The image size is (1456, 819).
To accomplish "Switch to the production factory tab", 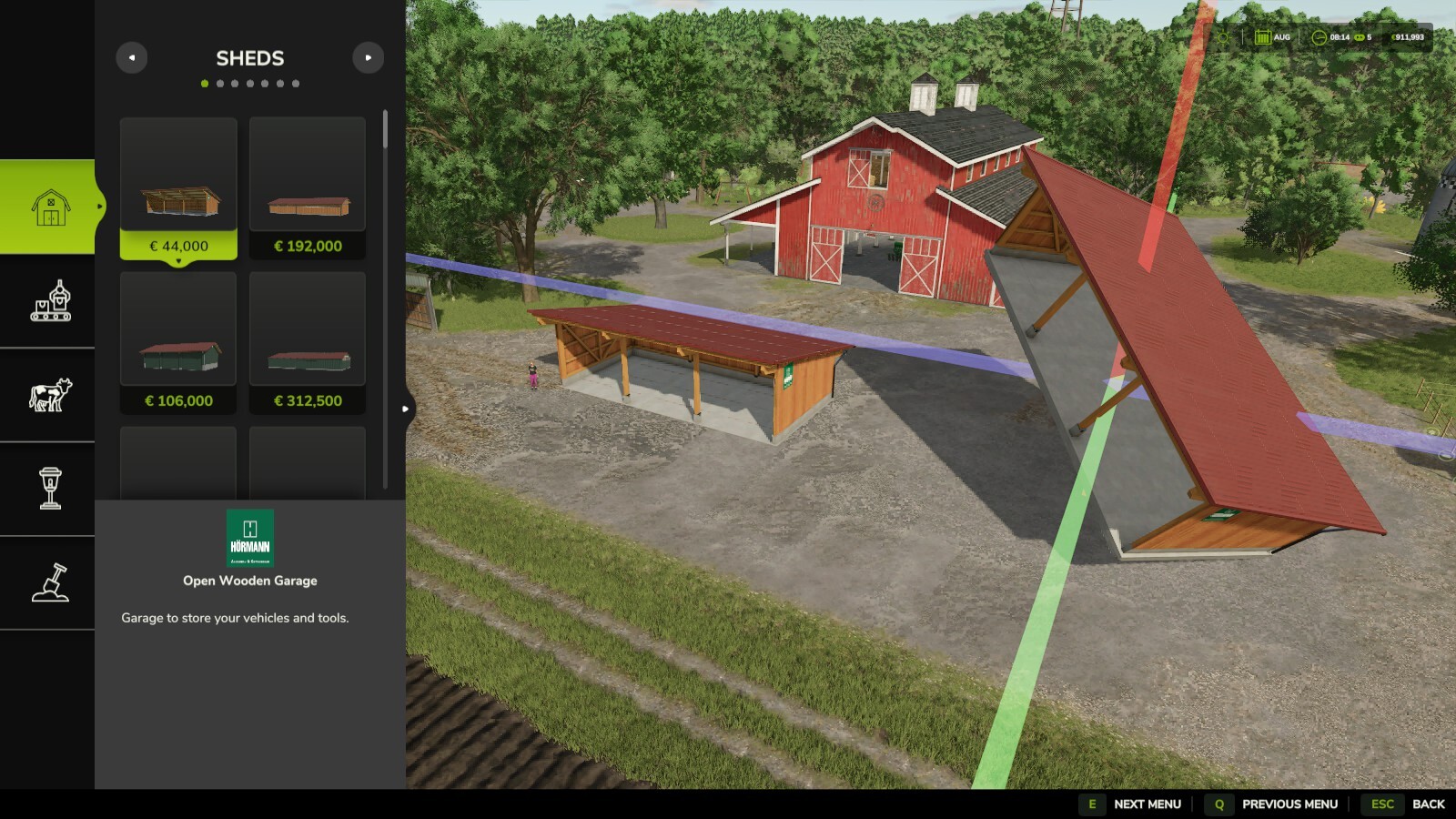I will [x=50, y=301].
